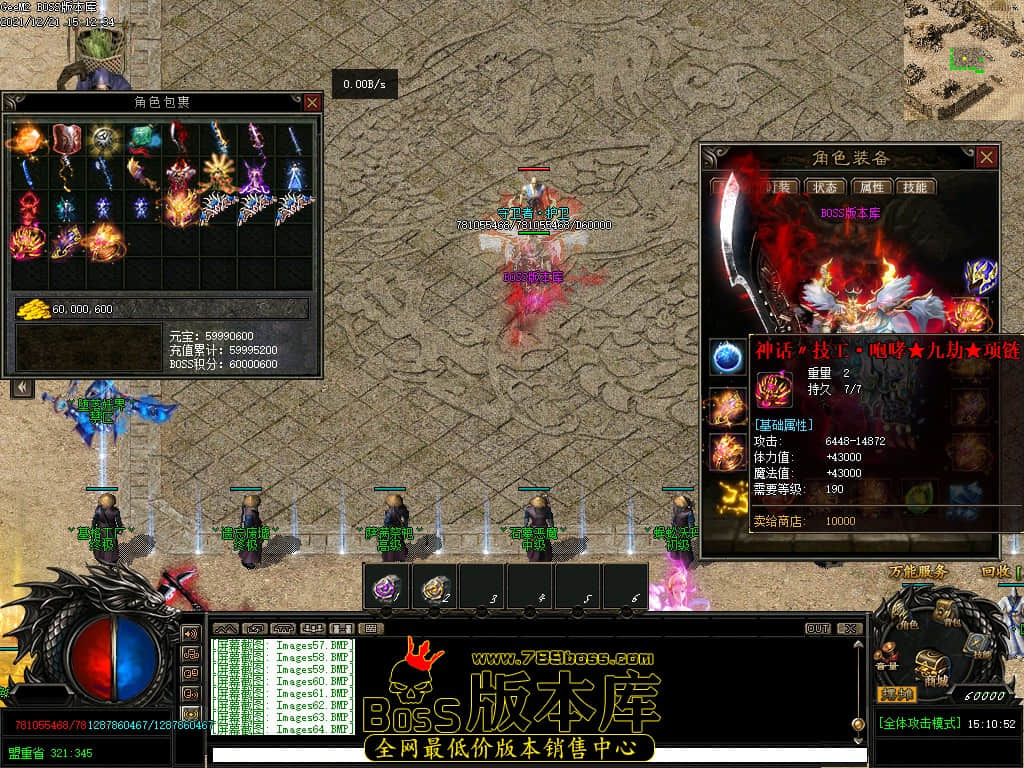1024x768 pixels.
Task: Click the chat text input field
Action: (x=530, y=754)
